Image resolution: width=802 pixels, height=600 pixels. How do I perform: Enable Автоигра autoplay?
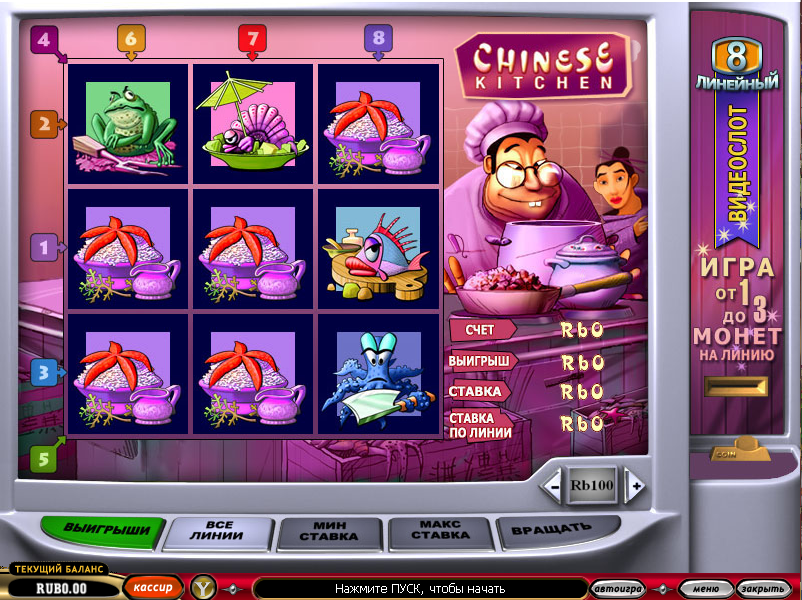[x=617, y=587]
